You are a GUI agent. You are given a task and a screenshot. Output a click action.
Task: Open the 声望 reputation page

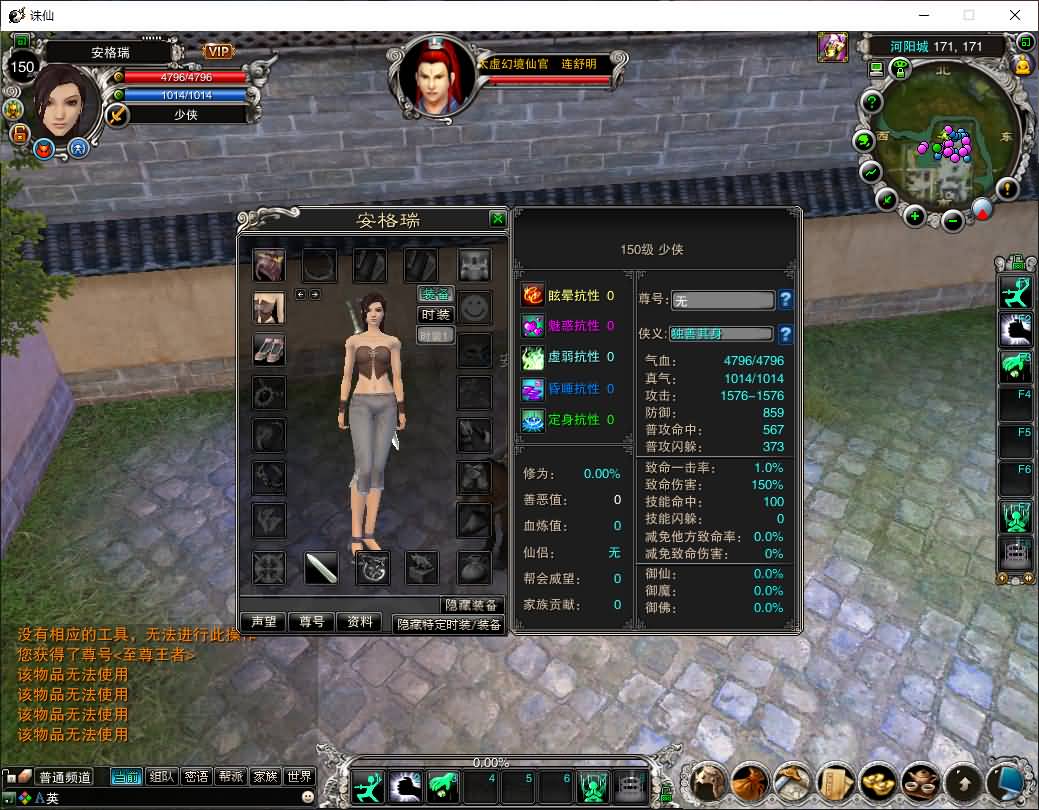coord(264,622)
